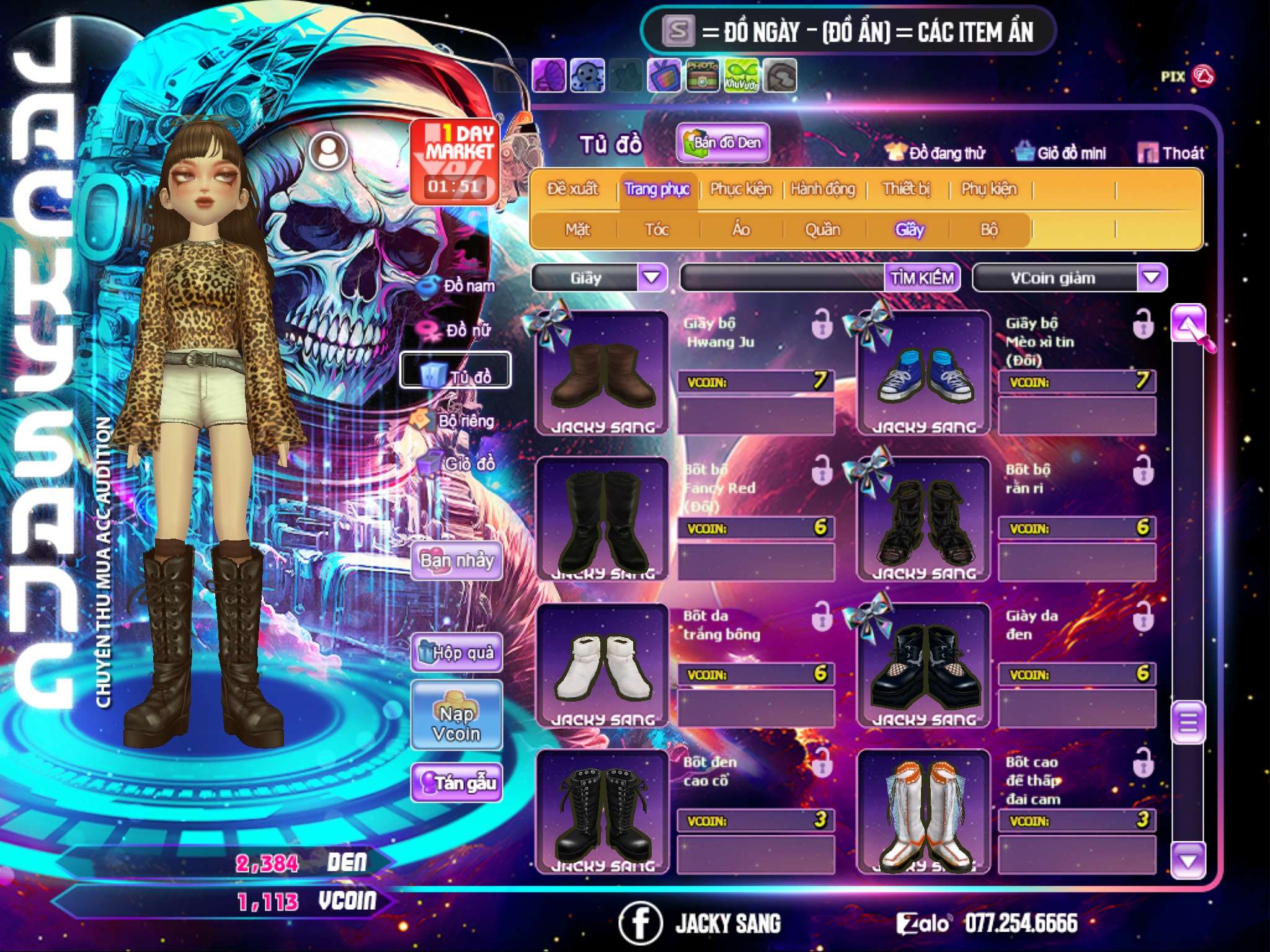1270x952 pixels.
Task: Click the scroll down arrow button
Action: (1188, 861)
